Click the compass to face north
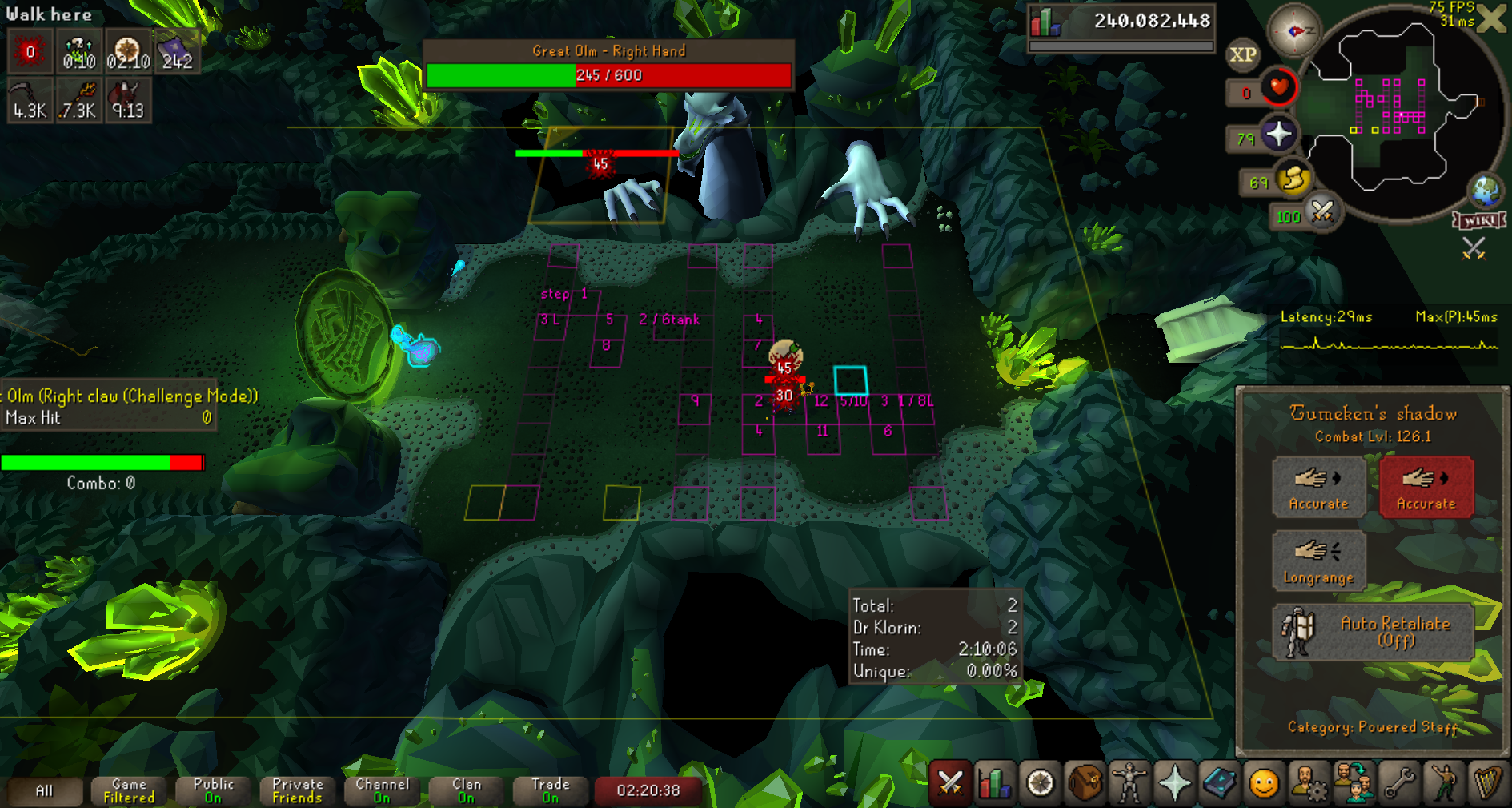1512x808 pixels. click(x=1295, y=31)
